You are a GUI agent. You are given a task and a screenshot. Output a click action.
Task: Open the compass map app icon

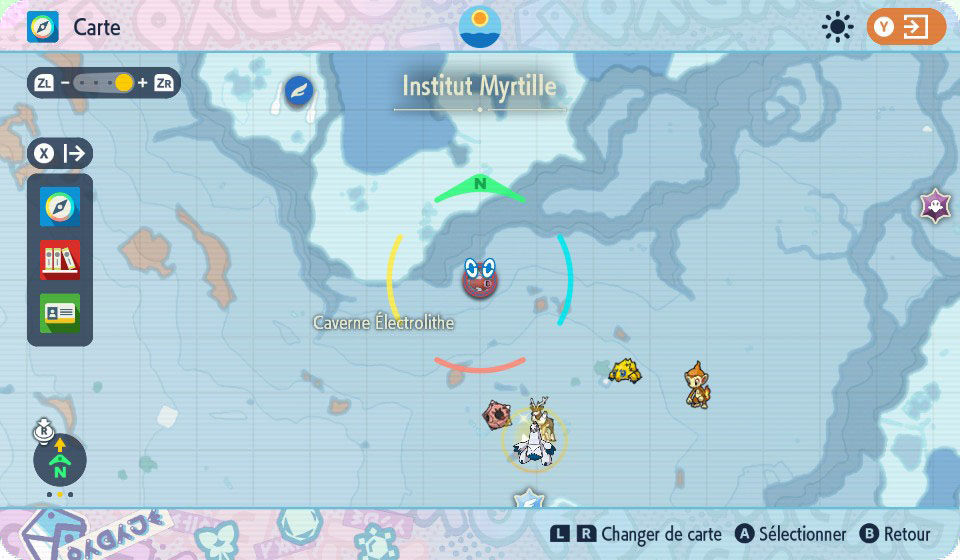[60, 207]
